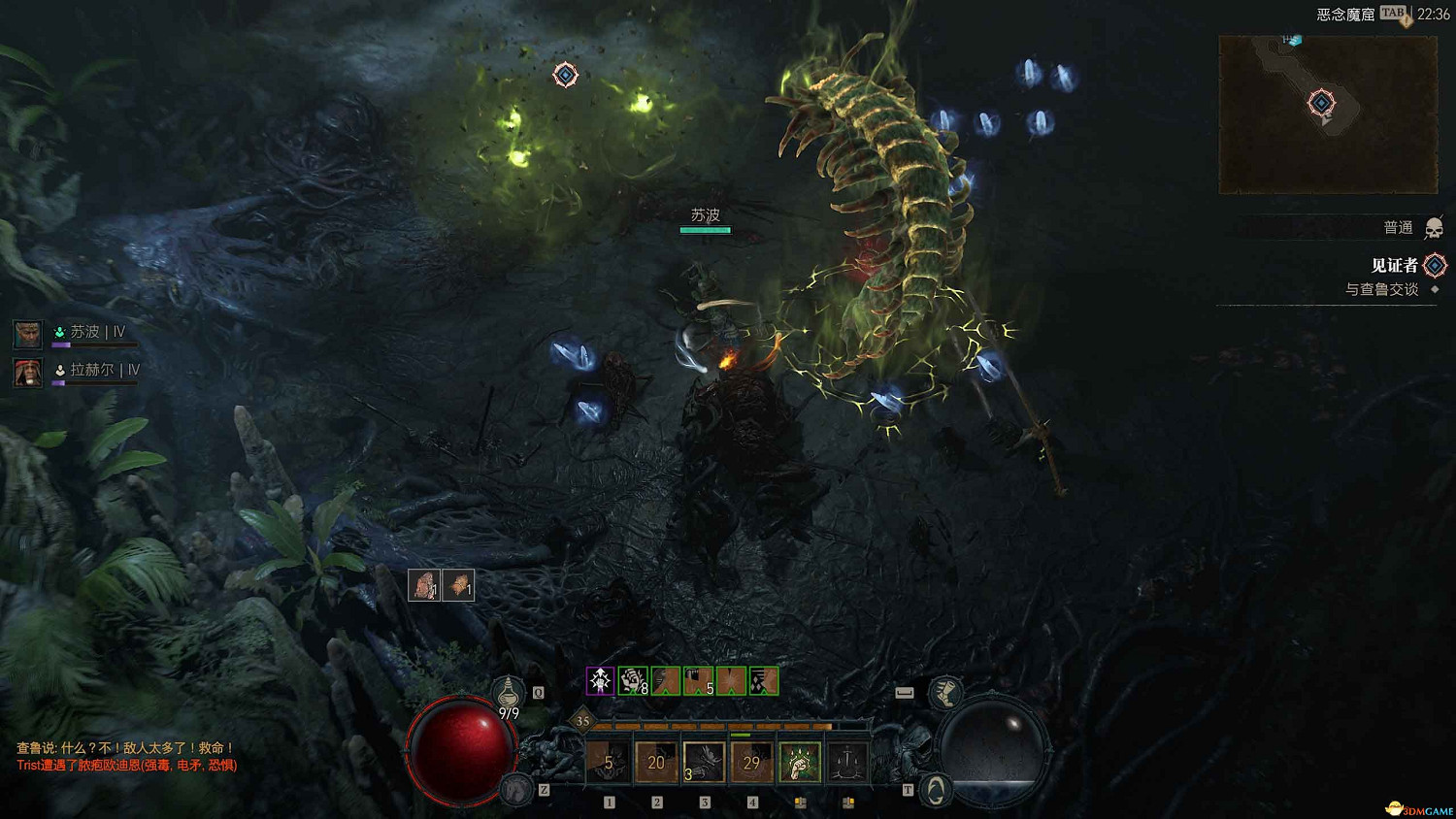Click the left picked-up loot item notification
Image resolution: width=1456 pixels, height=819 pixels.
coord(424,585)
